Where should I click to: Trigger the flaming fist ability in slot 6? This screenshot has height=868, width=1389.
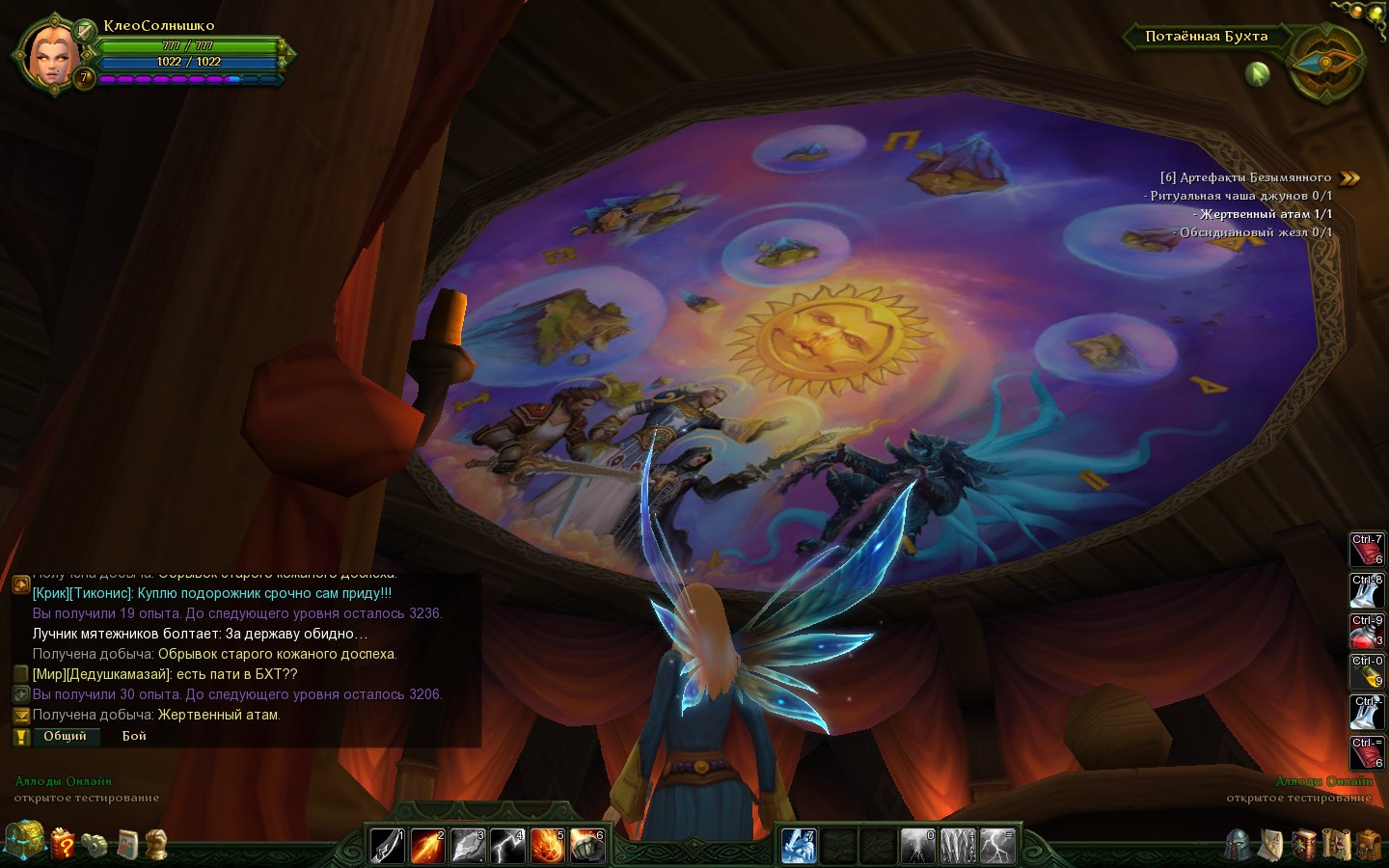tap(586, 846)
